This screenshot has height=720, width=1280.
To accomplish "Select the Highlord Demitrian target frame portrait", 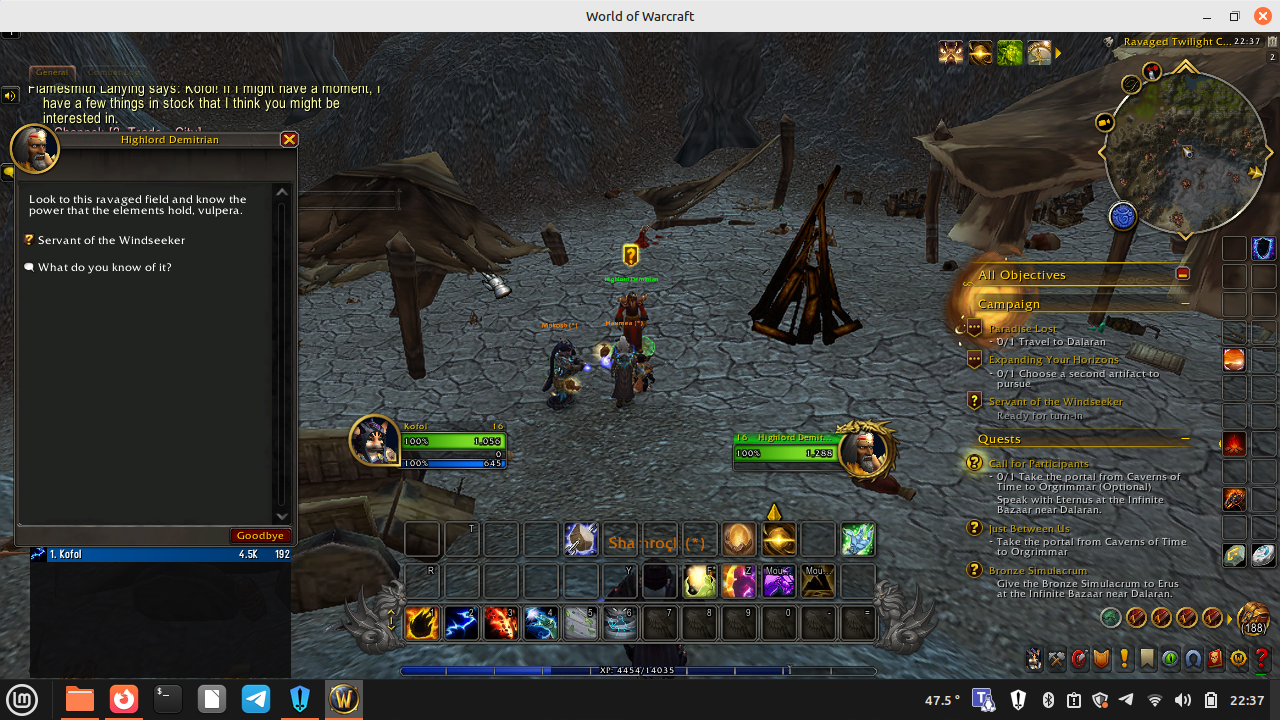I will coord(863,451).
